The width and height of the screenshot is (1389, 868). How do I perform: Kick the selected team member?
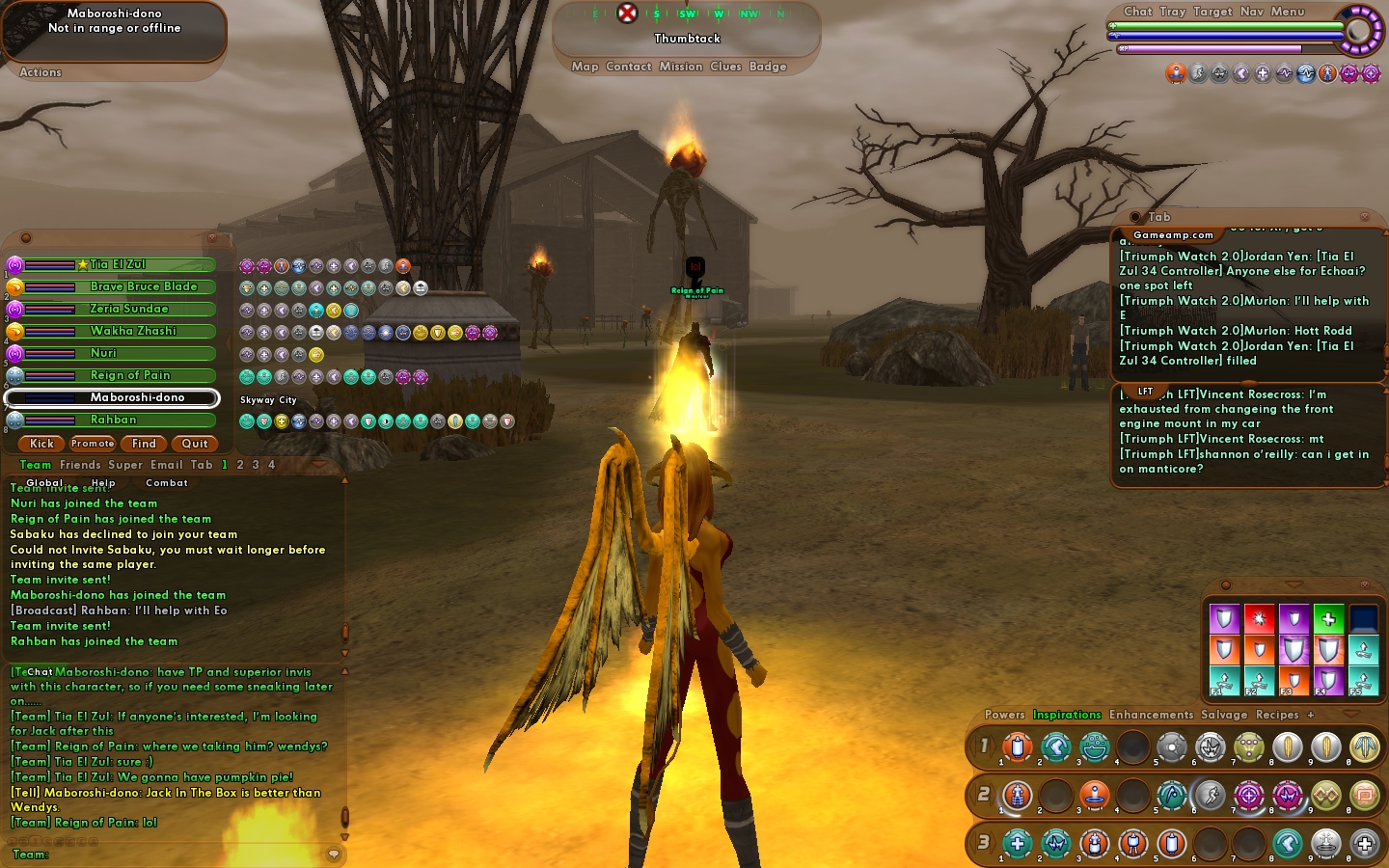click(x=41, y=444)
